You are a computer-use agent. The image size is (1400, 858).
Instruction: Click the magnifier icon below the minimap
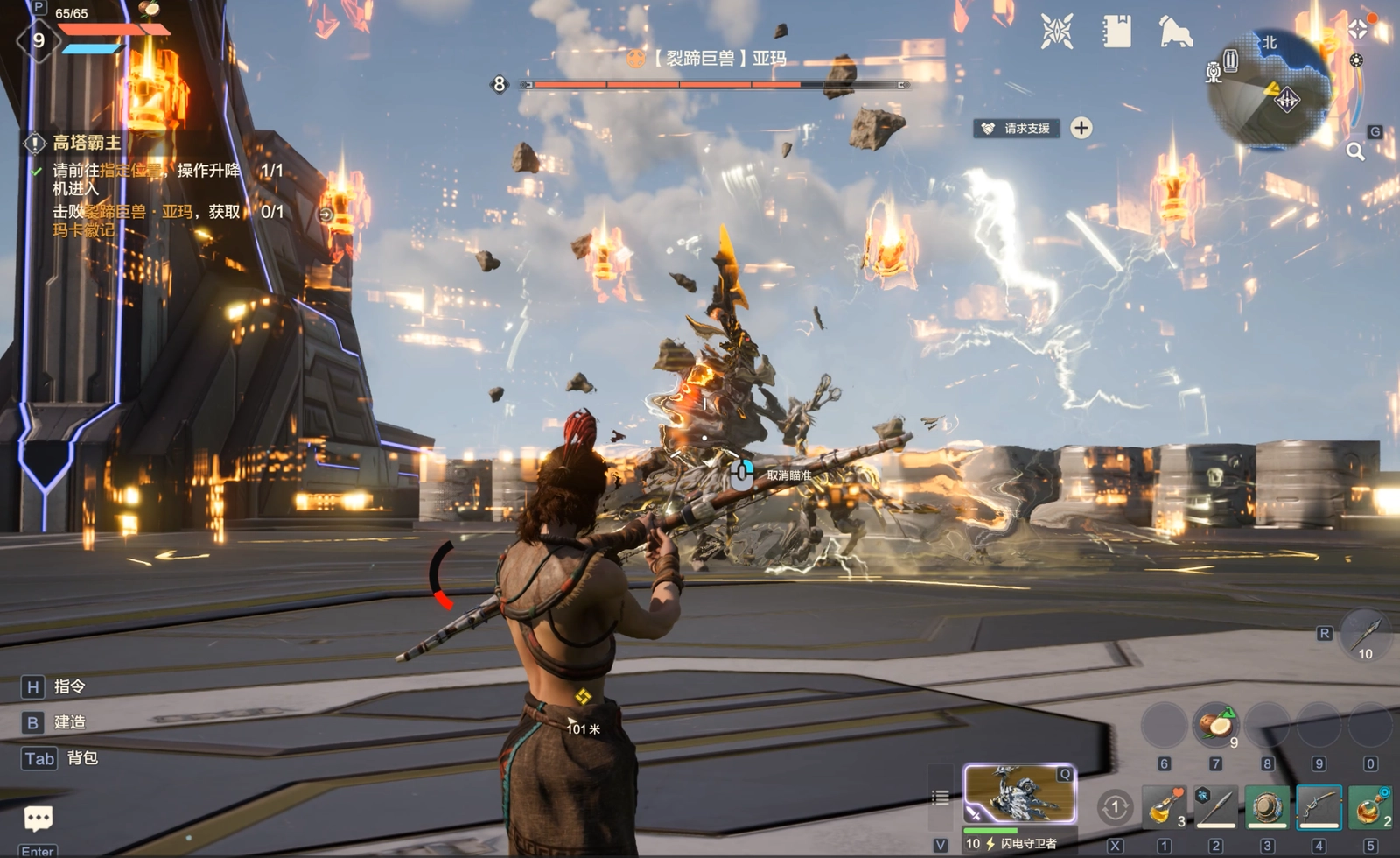click(x=1355, y=151)
